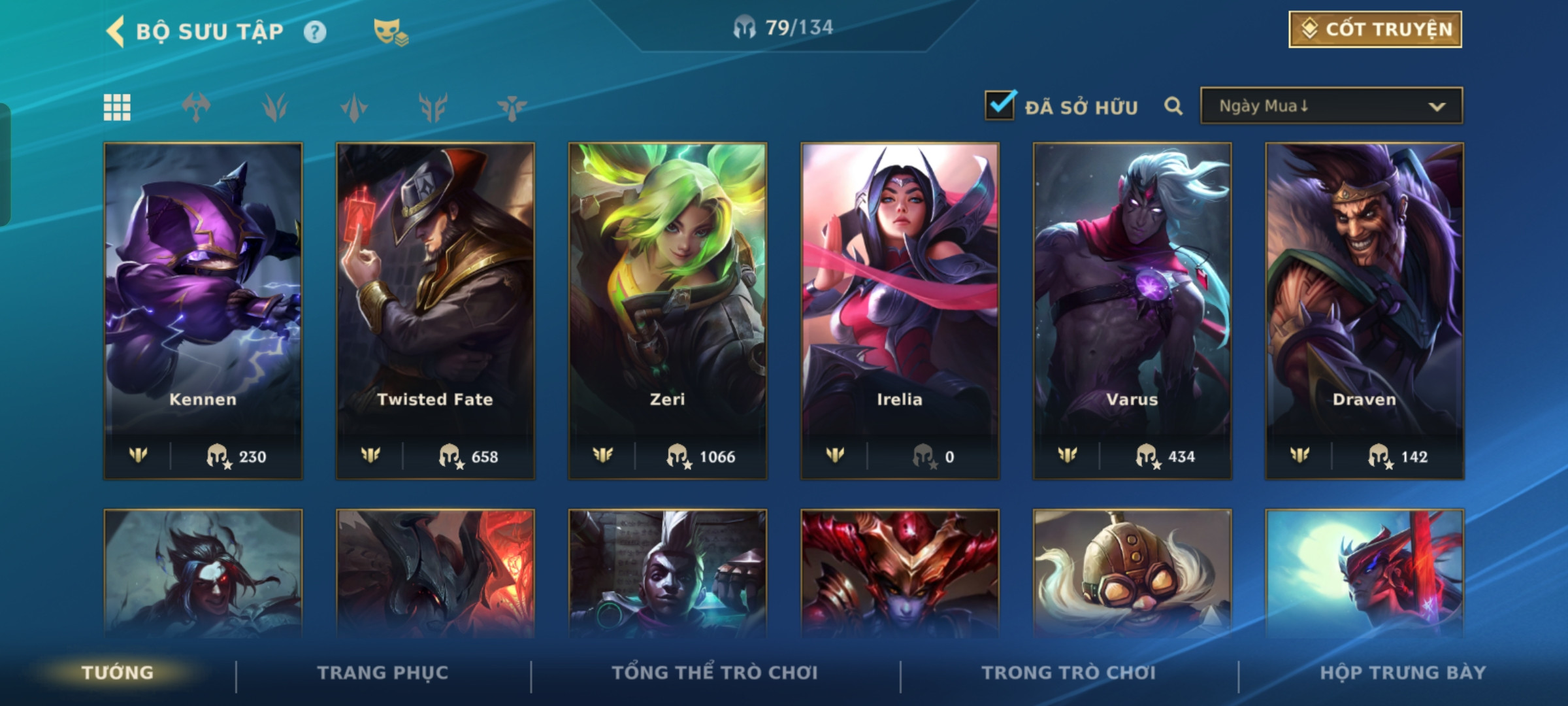This screenshot has height=706, width=1568.
Task: Switch to the Trang Phục tab
Action: 383,673
